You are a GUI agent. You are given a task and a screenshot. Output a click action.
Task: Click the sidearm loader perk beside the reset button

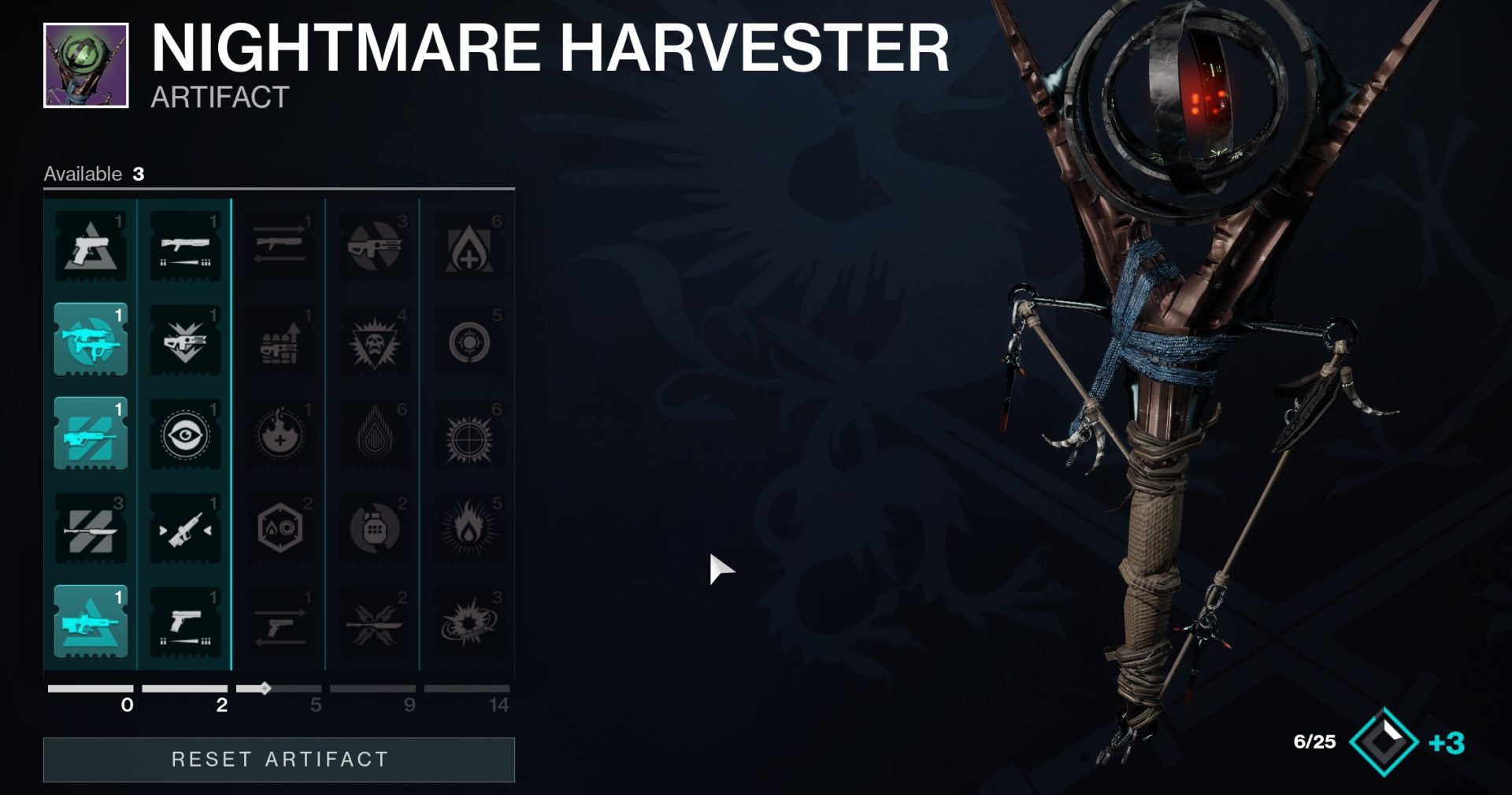click(184, 622)
